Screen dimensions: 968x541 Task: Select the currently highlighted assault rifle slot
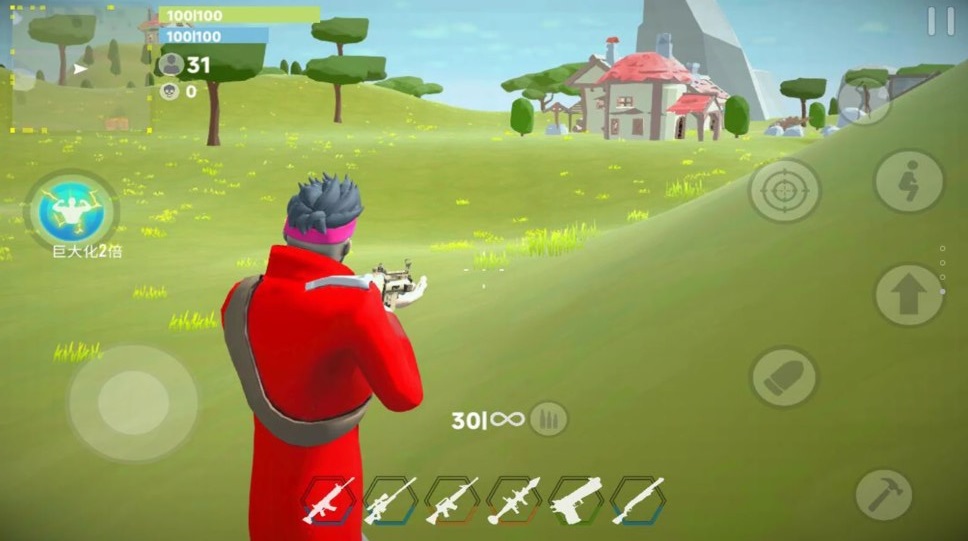tap(328, 500)
